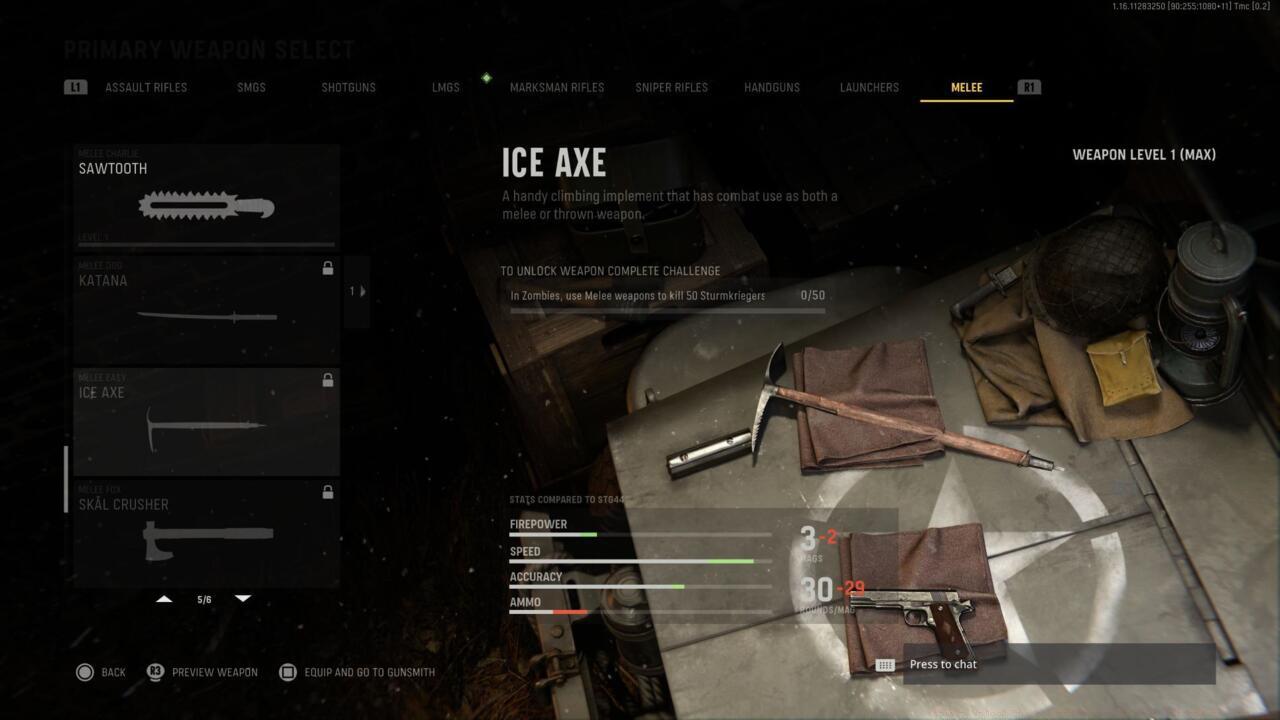This screenshot has width=1280, height=720.
Task: Click the lock icon on the Katana
Action: [x=328, y=268]
